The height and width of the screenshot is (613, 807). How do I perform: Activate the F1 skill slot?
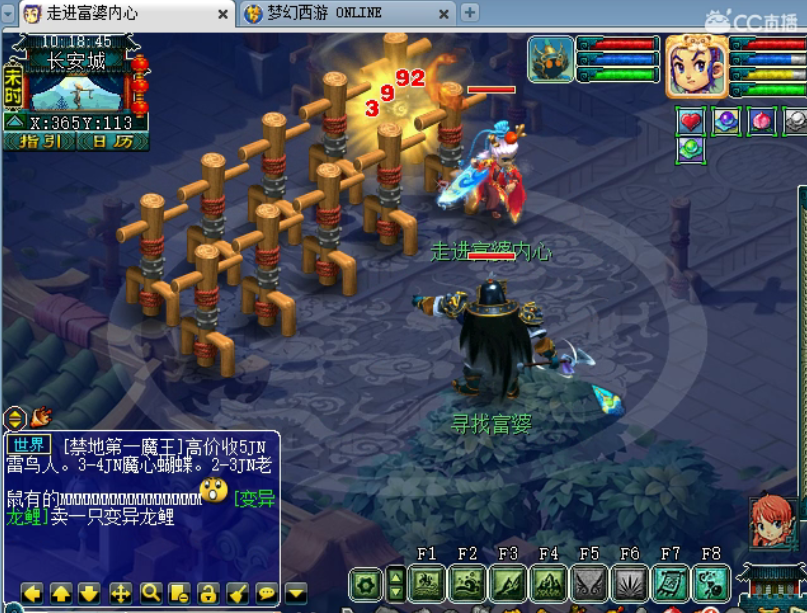[427, 583]
